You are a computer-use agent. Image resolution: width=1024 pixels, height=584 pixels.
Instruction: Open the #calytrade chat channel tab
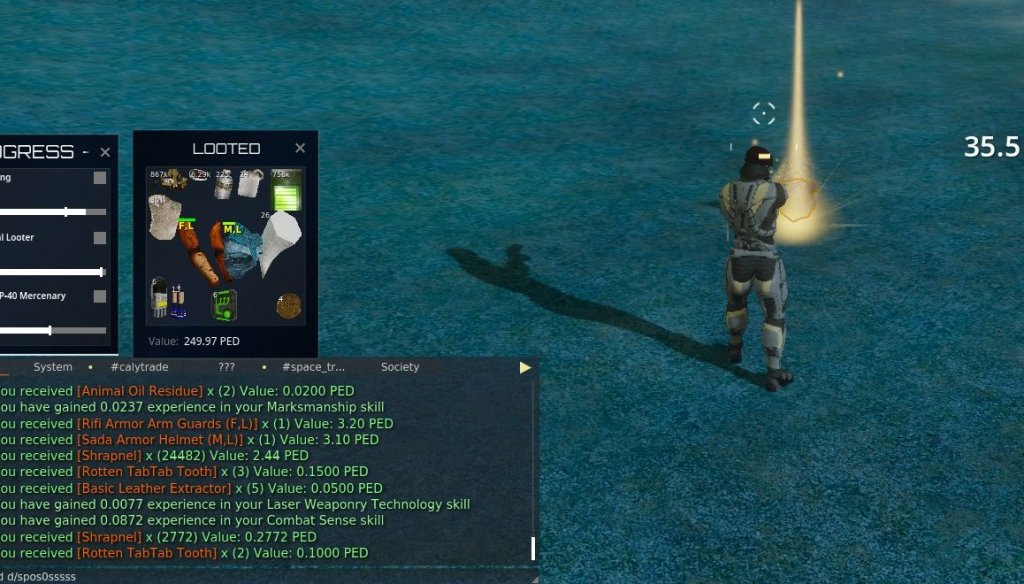click(x=139, y=367)
